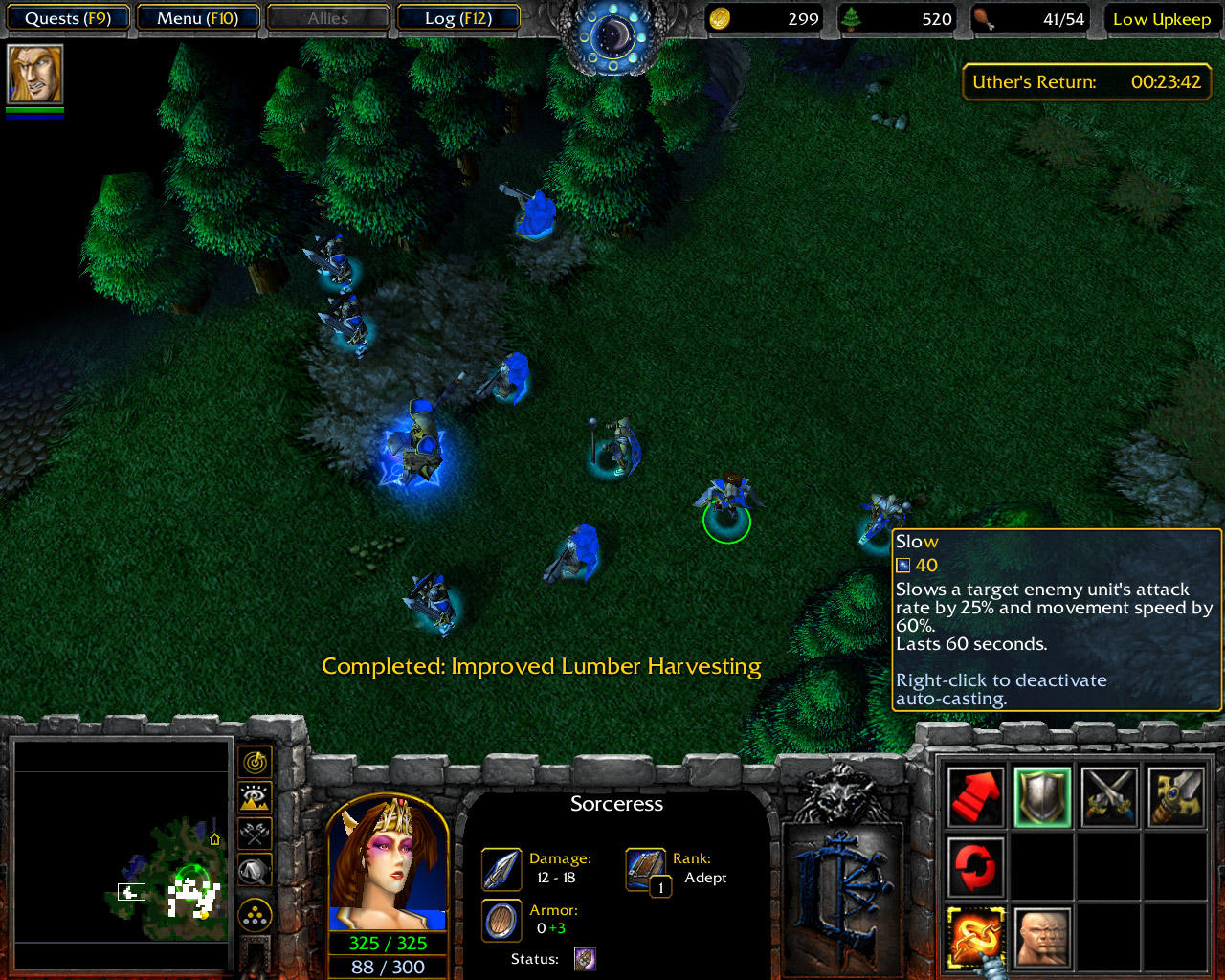Click the Sorceress Armor shield icon
Screen dimensions: 1225x980
click(501, 920)
